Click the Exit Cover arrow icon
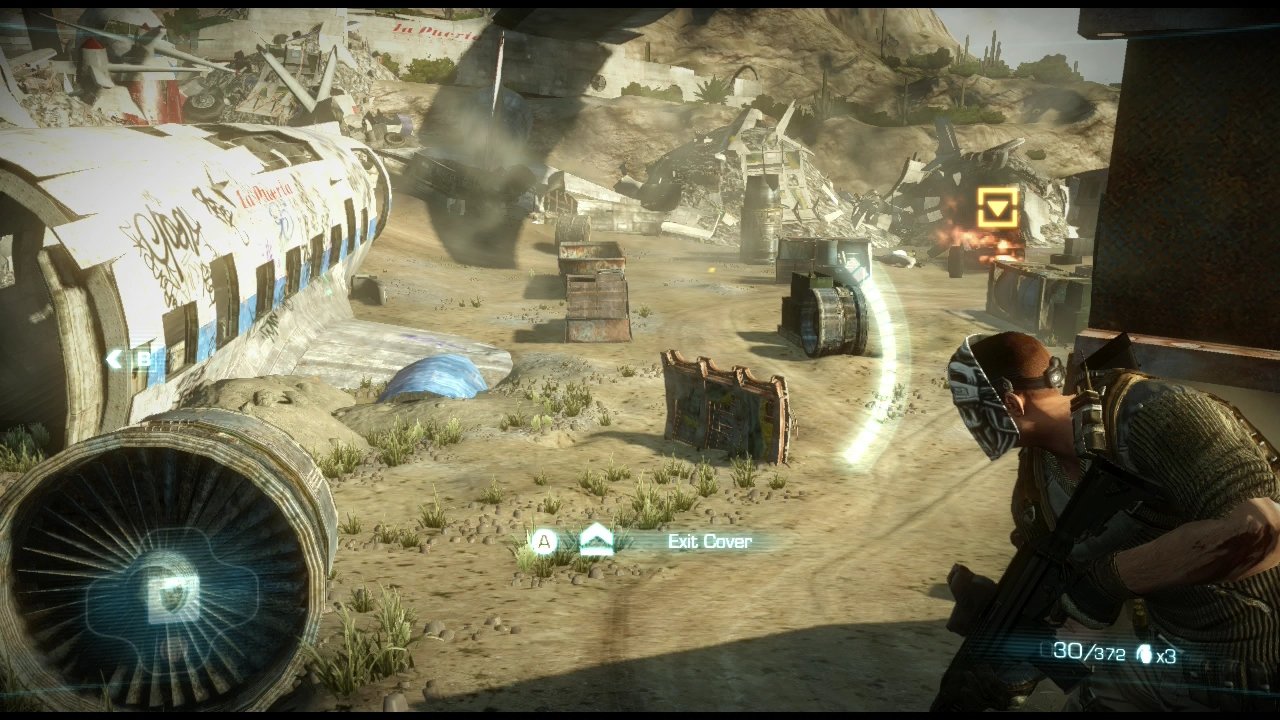The height and width of the screenshot is (720, 1280). point(596,541)
